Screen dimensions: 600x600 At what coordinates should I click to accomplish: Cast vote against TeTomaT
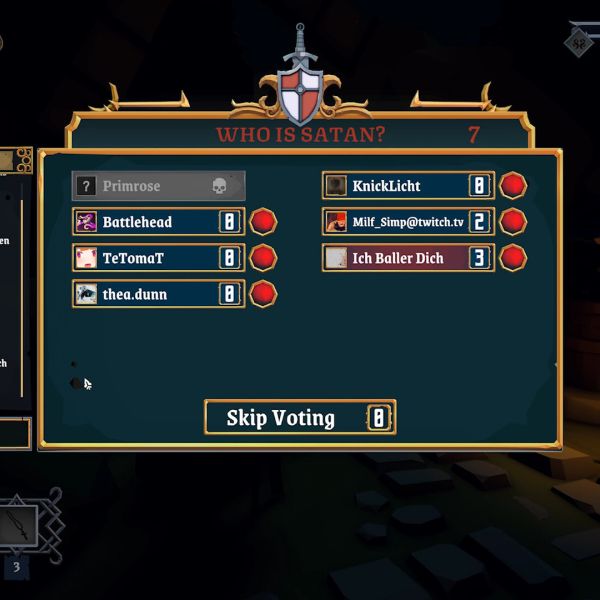coord(263,258)
